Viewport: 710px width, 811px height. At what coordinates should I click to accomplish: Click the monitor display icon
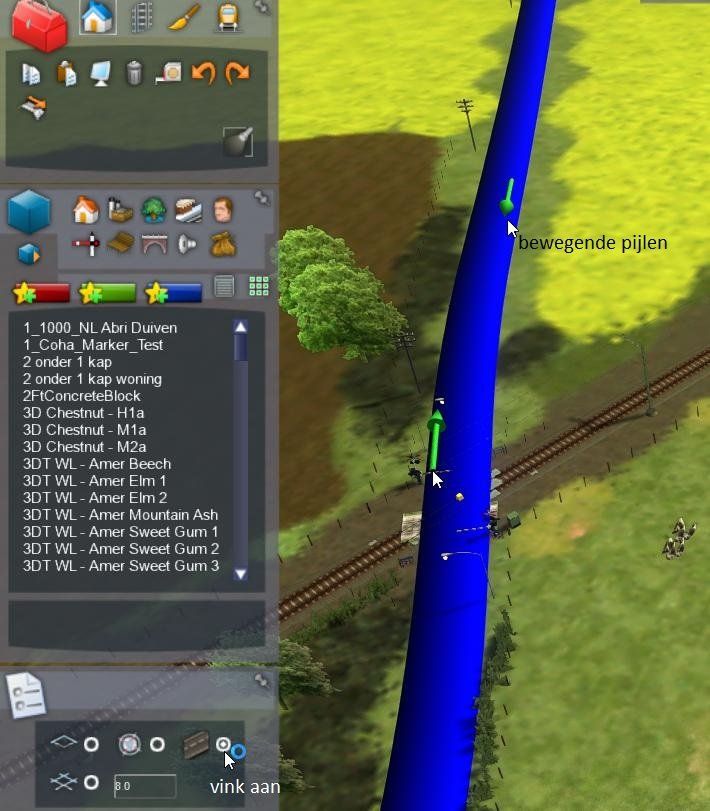click(x=100, y=73)
